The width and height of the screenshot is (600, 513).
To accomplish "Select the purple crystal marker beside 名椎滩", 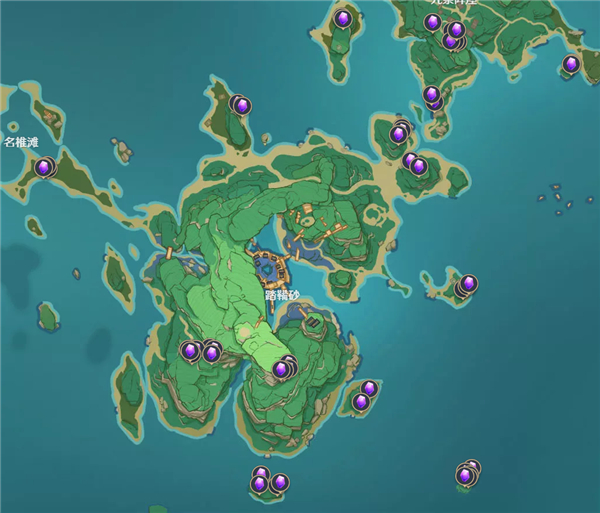I will [x=43, y=167].
